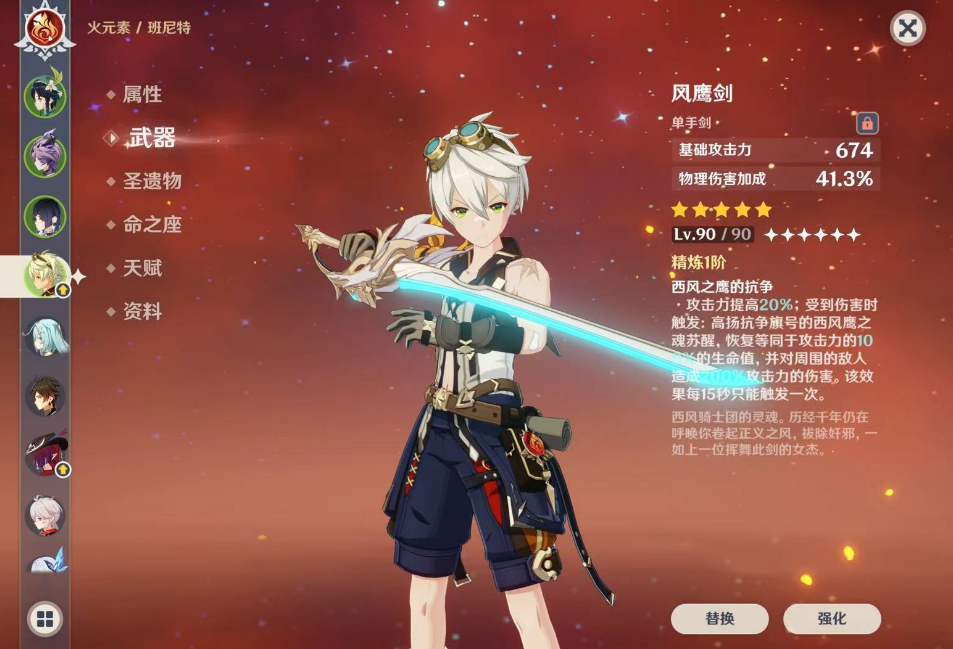
Task: Select the green-leaf dark-haired character portrait
Action: point(45,97)
